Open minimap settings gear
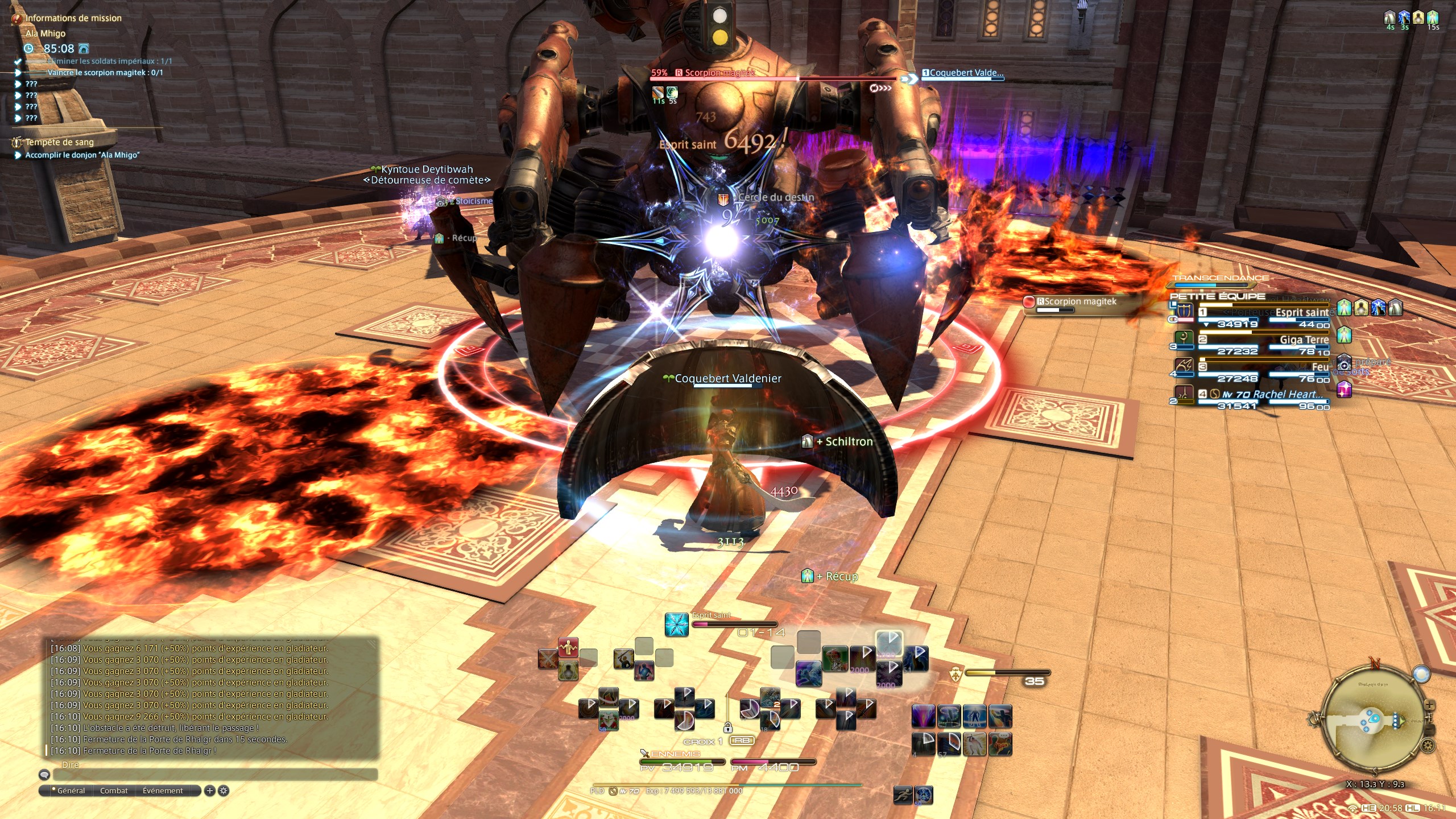This screenshot has height=819, width=1456. (x=1427, y=746)
